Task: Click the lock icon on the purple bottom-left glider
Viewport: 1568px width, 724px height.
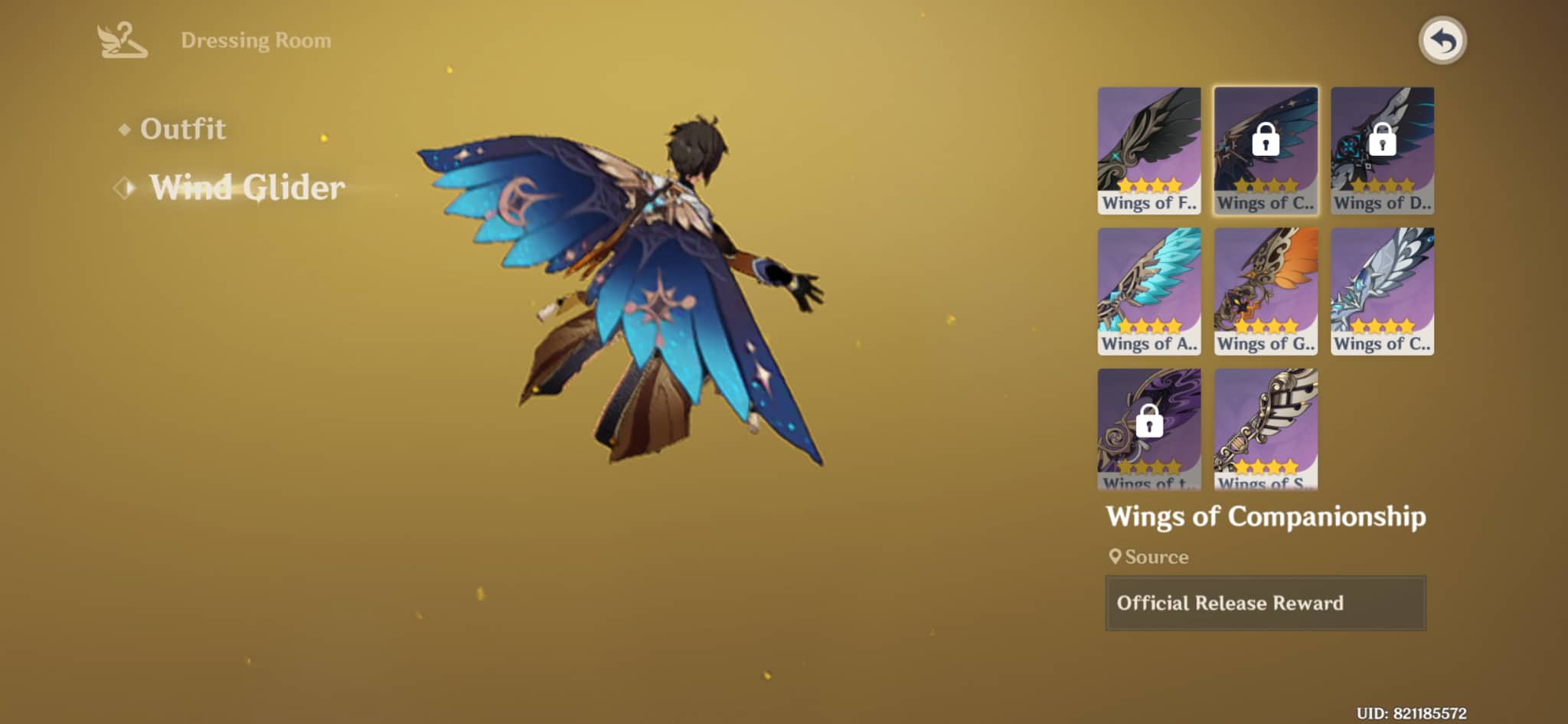Action: [1149, 422]
